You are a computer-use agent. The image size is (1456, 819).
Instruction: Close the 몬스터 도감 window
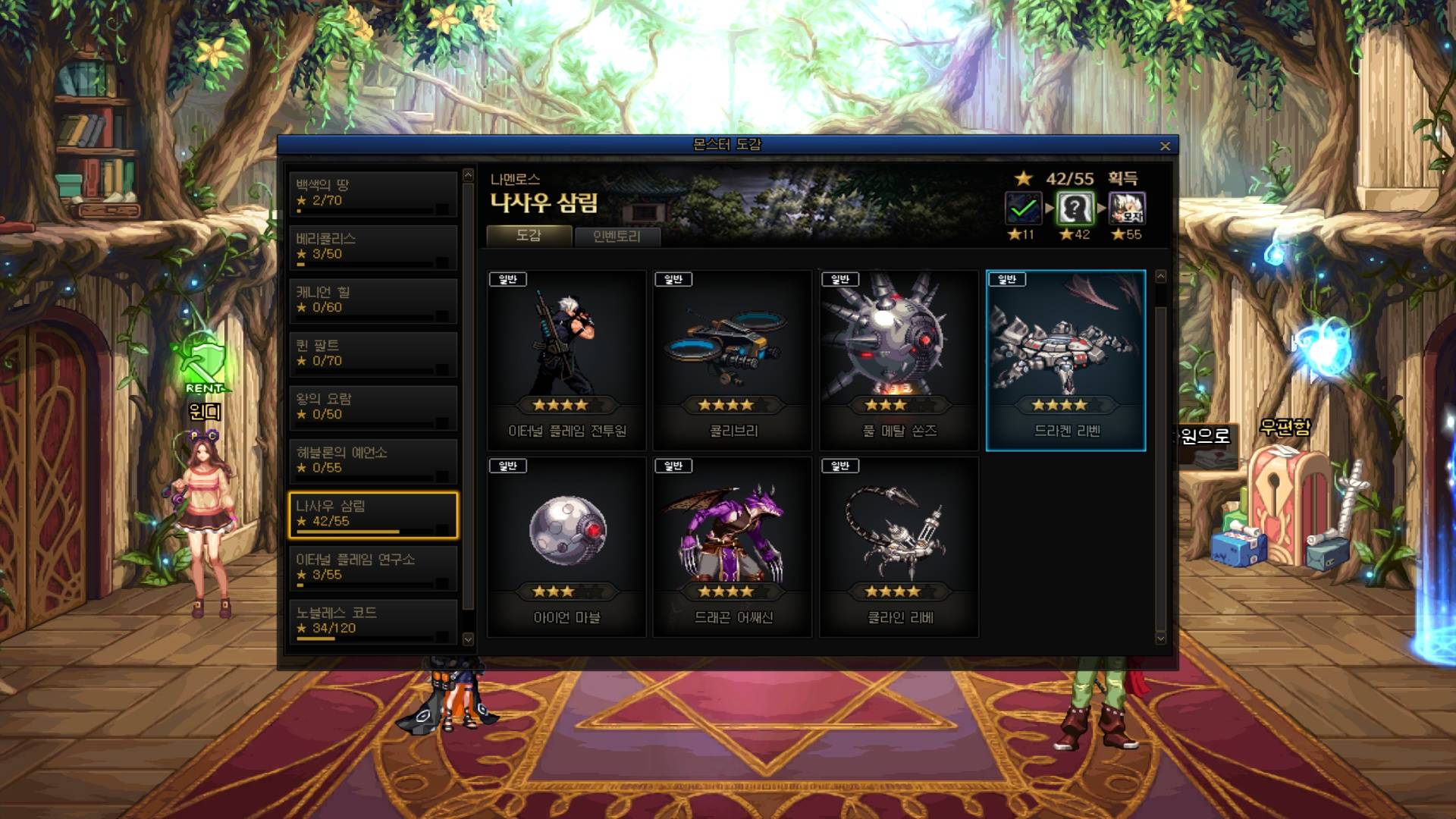pyautogui.click(x=1165, y=146)
